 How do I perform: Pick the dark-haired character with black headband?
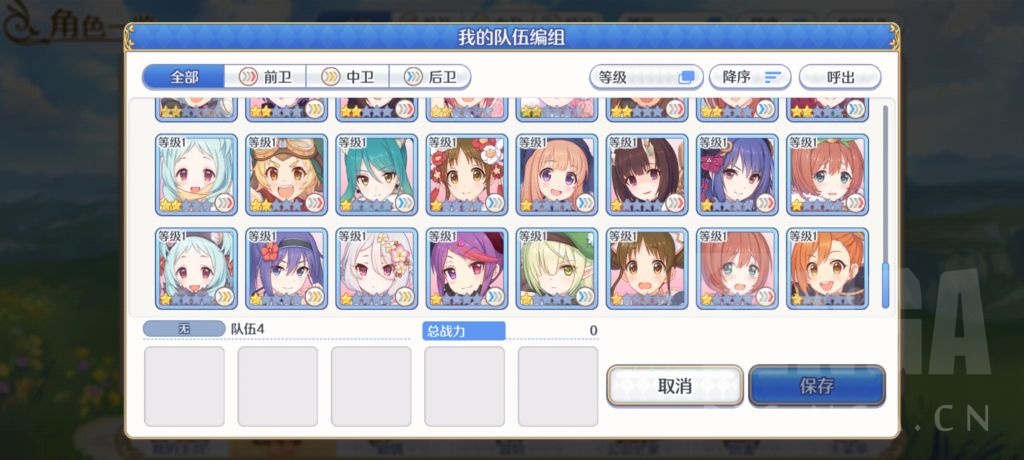pyautogui.click(x=286, y=268)
